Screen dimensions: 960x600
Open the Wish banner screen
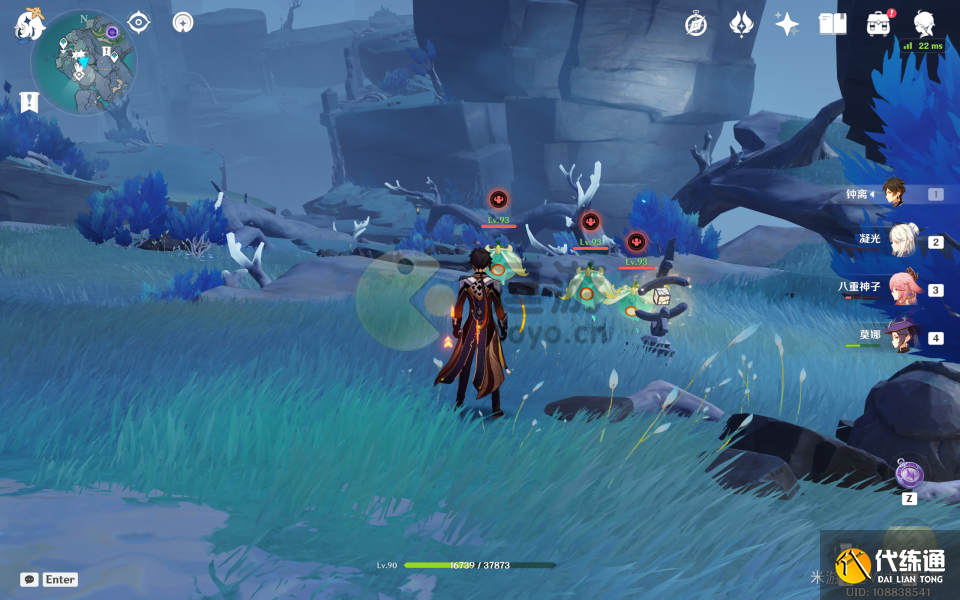tap(741, 25)
